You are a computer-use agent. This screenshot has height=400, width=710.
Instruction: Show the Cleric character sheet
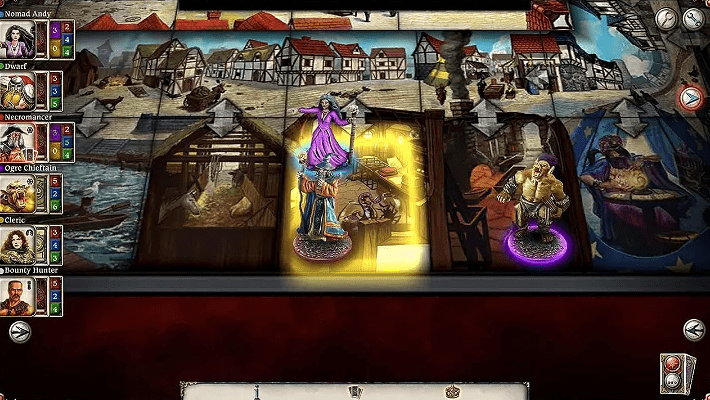(18, 244)
